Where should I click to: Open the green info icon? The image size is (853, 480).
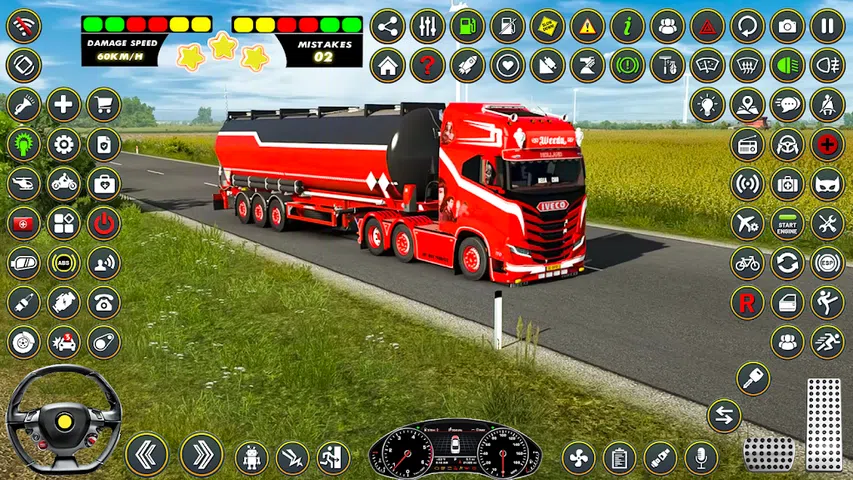point(627,26)
